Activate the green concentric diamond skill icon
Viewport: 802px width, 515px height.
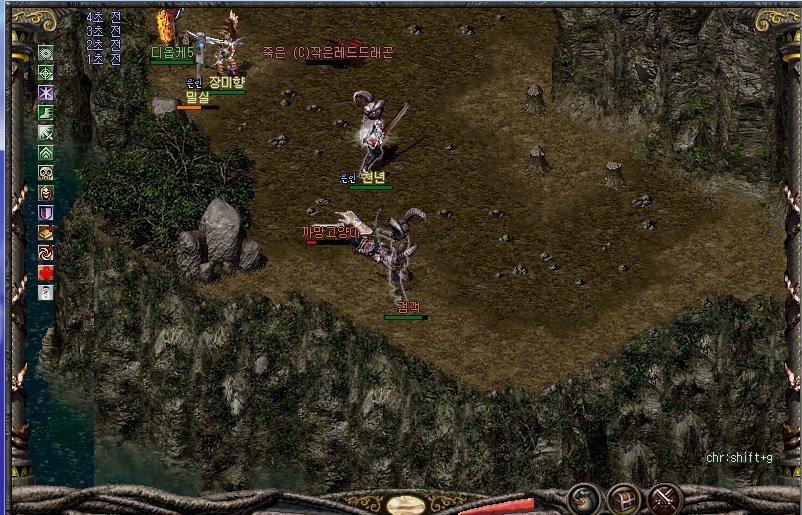[46, 52]
